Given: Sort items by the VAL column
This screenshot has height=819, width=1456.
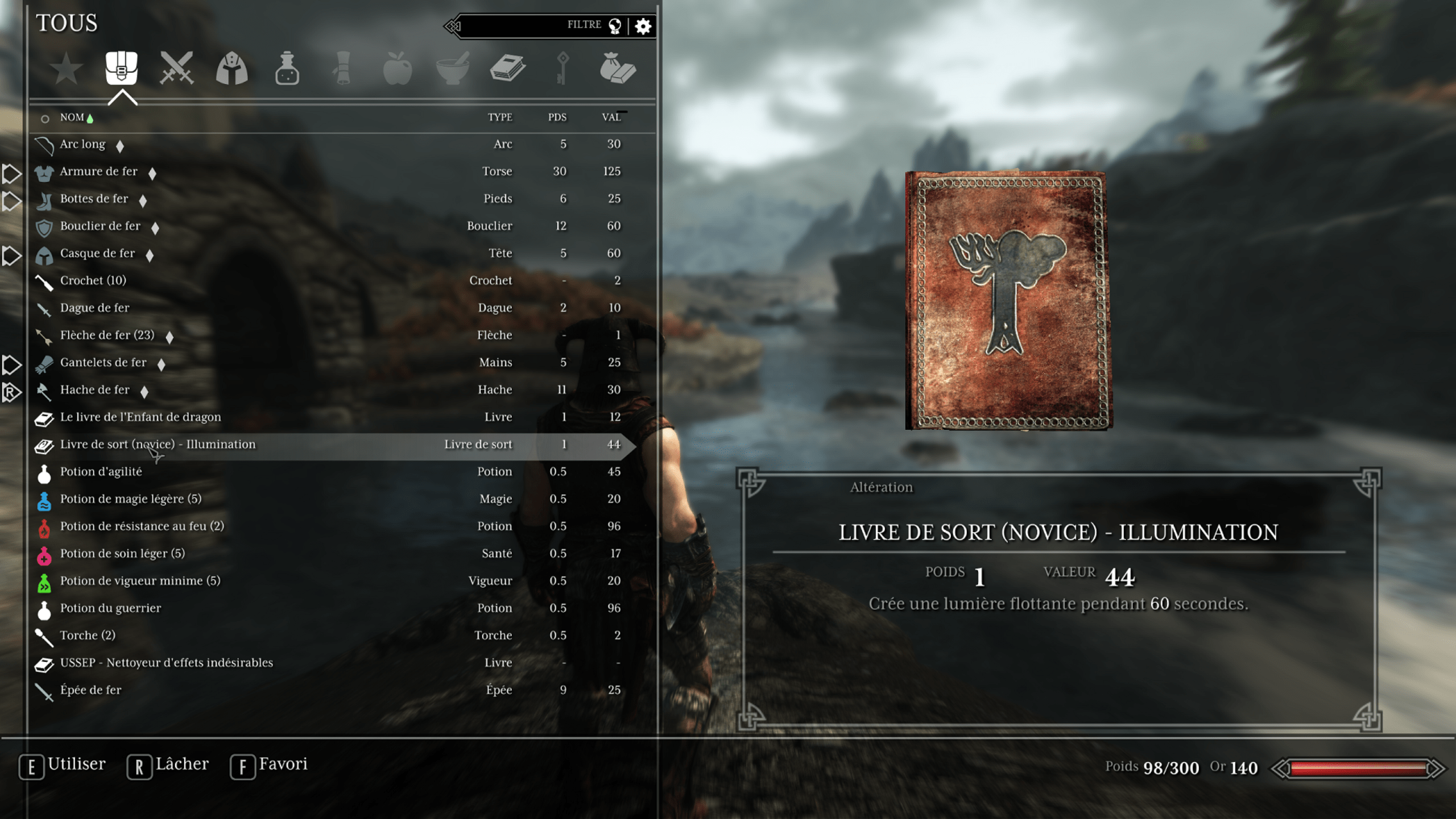Looking at the screenshot, I should [x=611, y=117].
